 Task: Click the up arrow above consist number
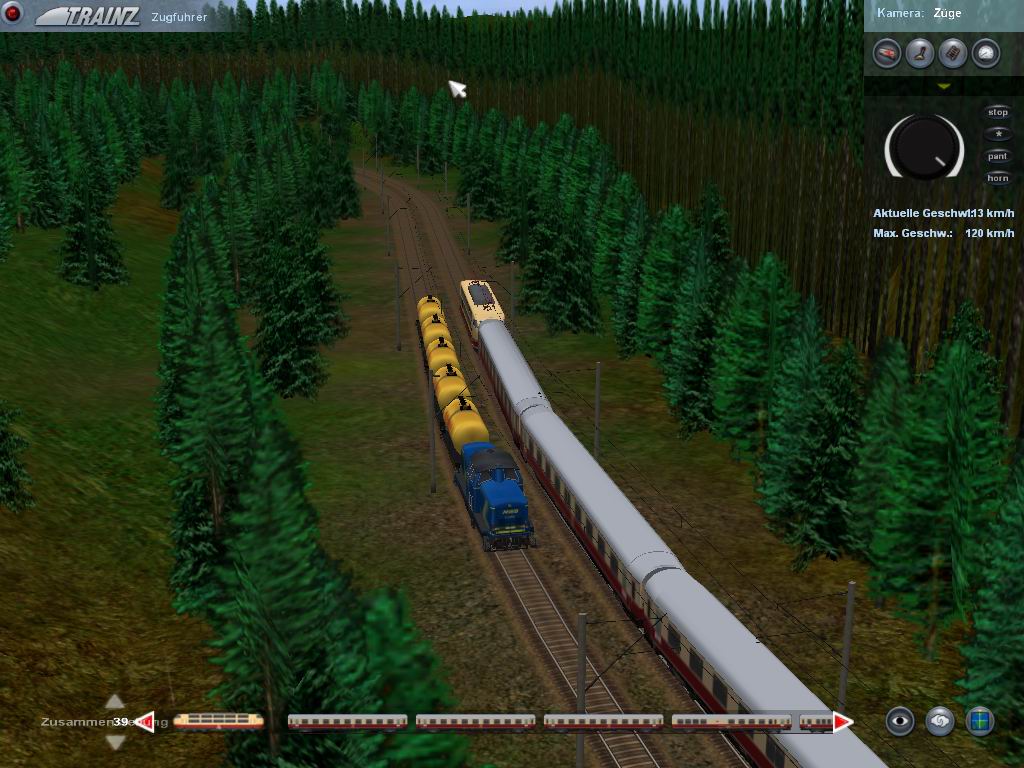[x=115, y=702]
